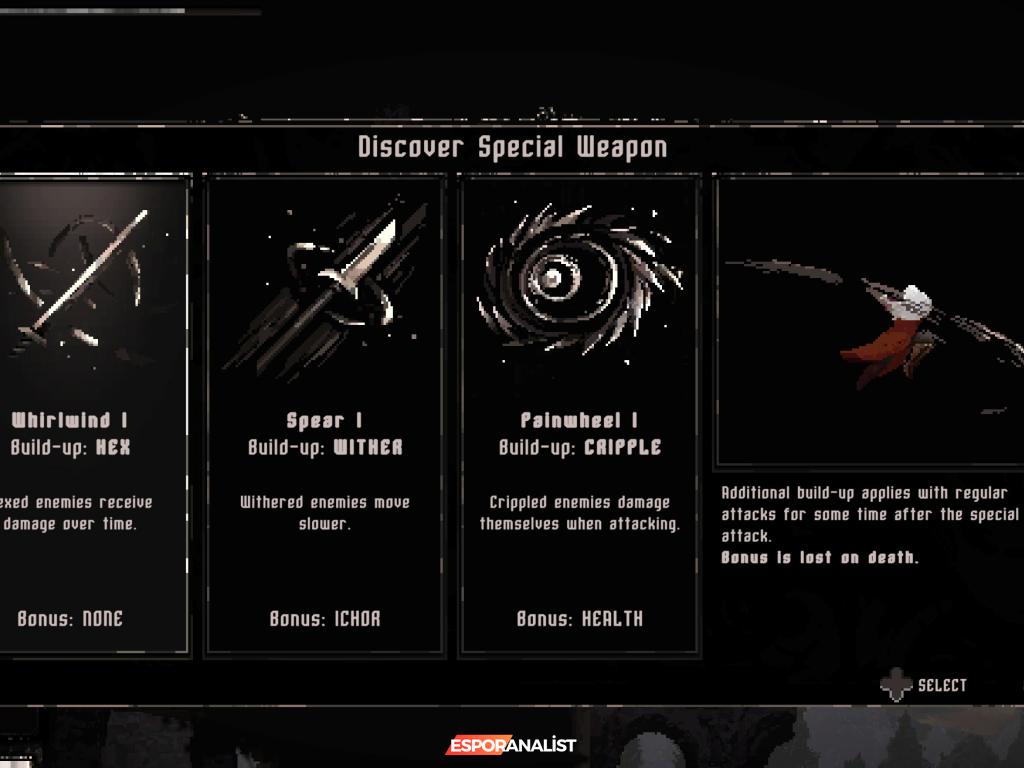Click the Esporanalist watermark logo

point(511,745)
